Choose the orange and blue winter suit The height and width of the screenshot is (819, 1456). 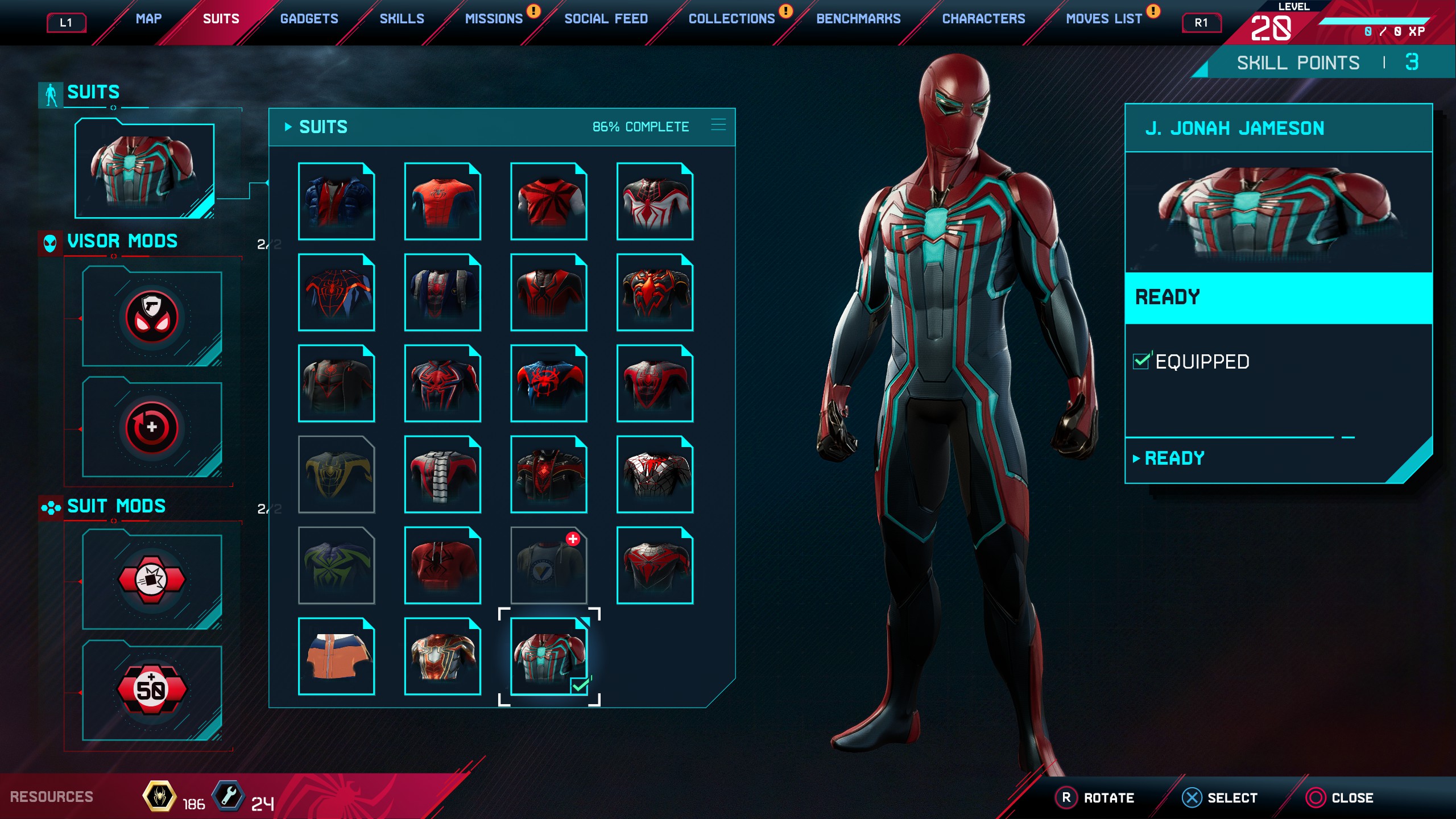336,656
